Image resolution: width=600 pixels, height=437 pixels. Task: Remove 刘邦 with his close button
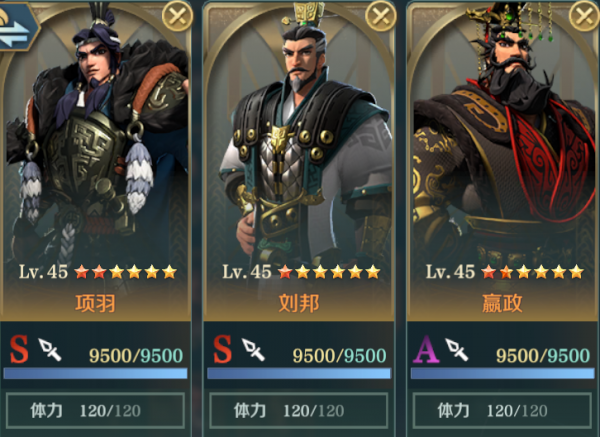coord(380,15)
